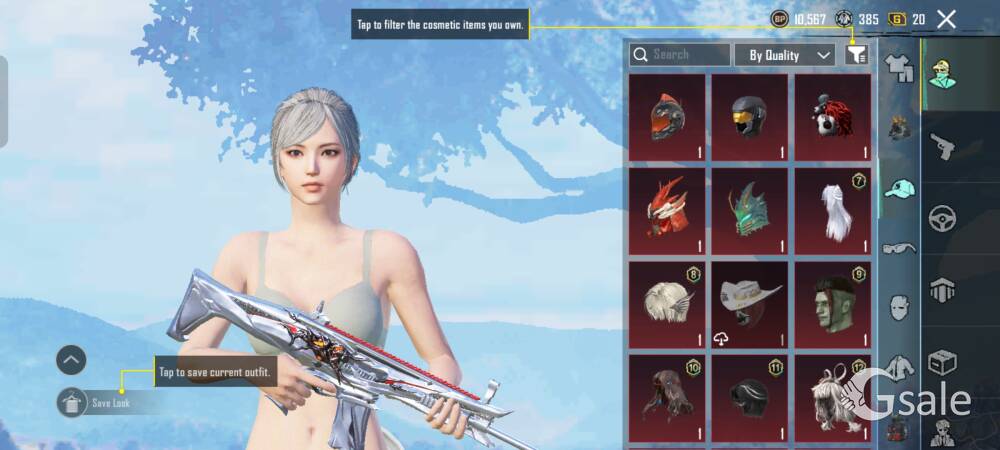Select the green zombie head mask
Screen dimensions: 1000x450
(x=832, y=304)
